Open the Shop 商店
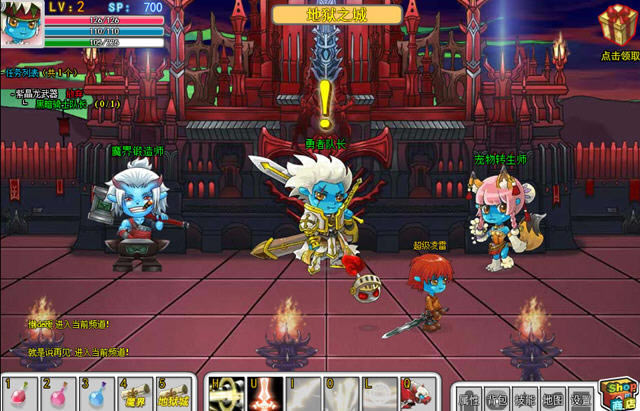 tap(618, 393)
